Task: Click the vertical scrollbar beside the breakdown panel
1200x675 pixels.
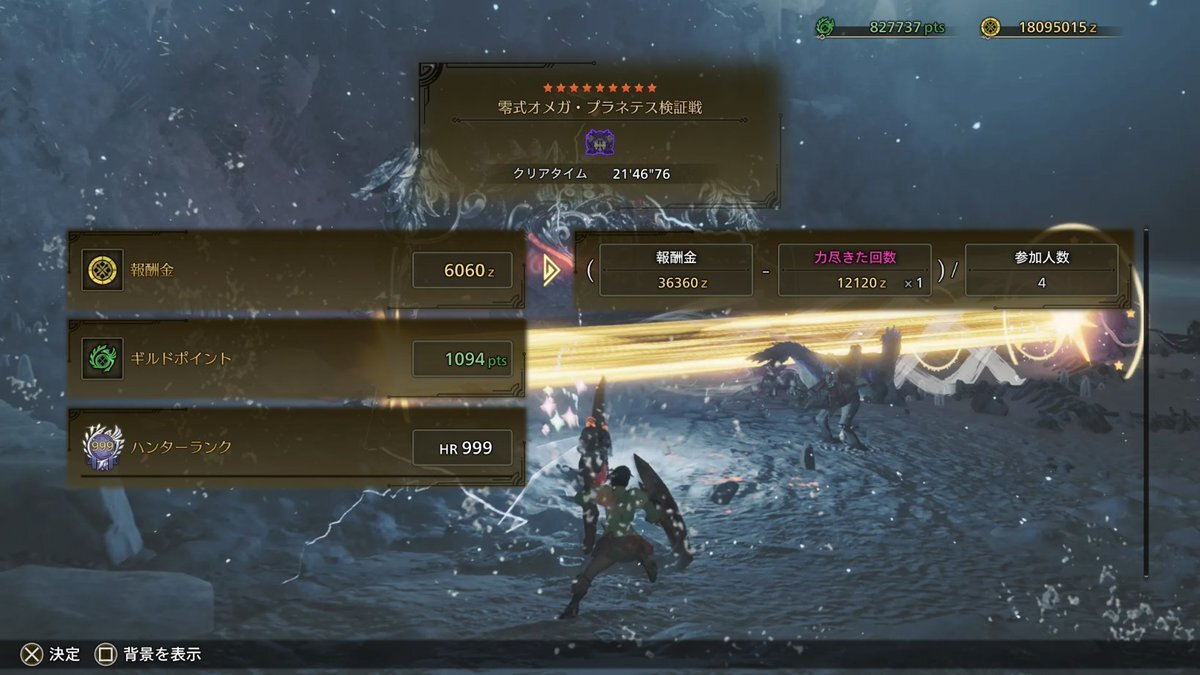Action: tap(1146, 400)
